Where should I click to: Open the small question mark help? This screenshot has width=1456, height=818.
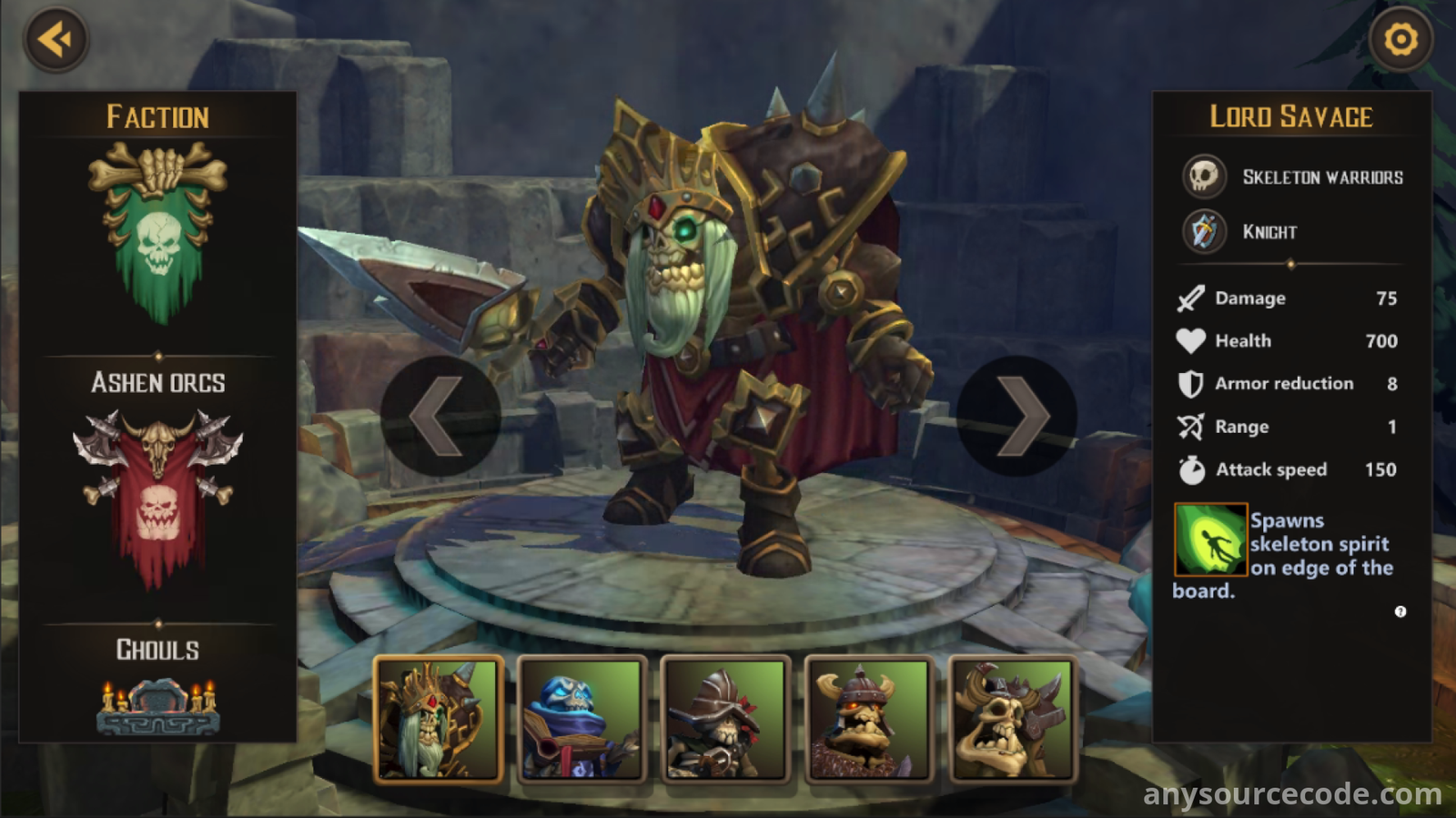pyautogui.click(x=1400, y=611)
